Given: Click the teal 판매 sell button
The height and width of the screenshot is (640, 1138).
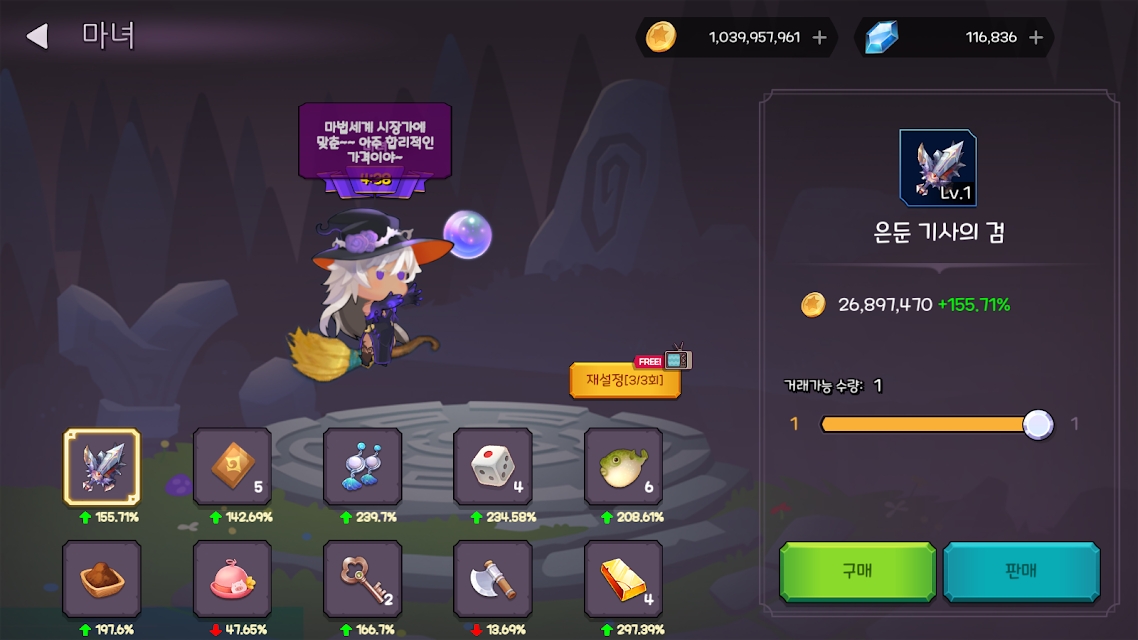Looking at the screenshot, I should (1021, 571).
